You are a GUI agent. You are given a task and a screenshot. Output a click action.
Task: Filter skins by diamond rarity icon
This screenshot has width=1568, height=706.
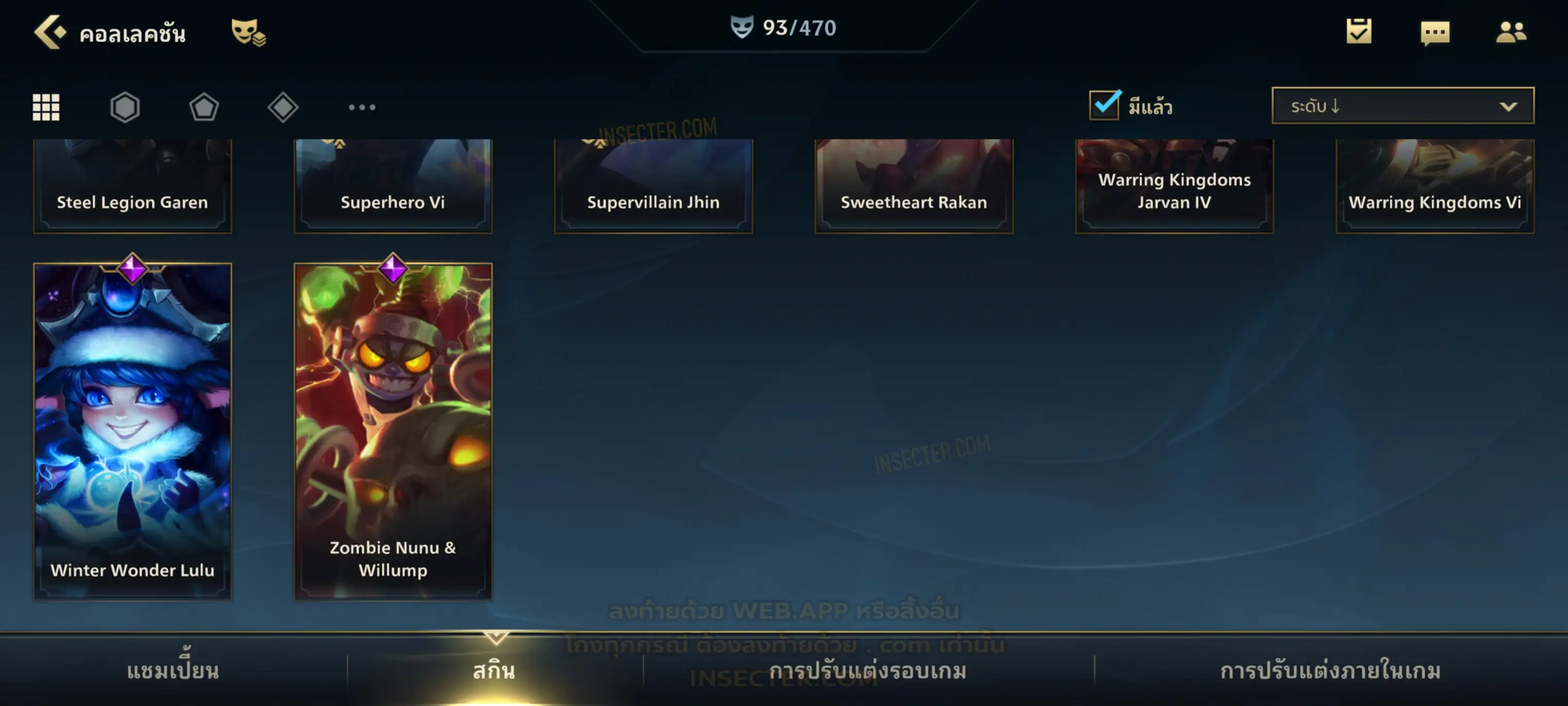pyautogui.click(x=283, y=107)
